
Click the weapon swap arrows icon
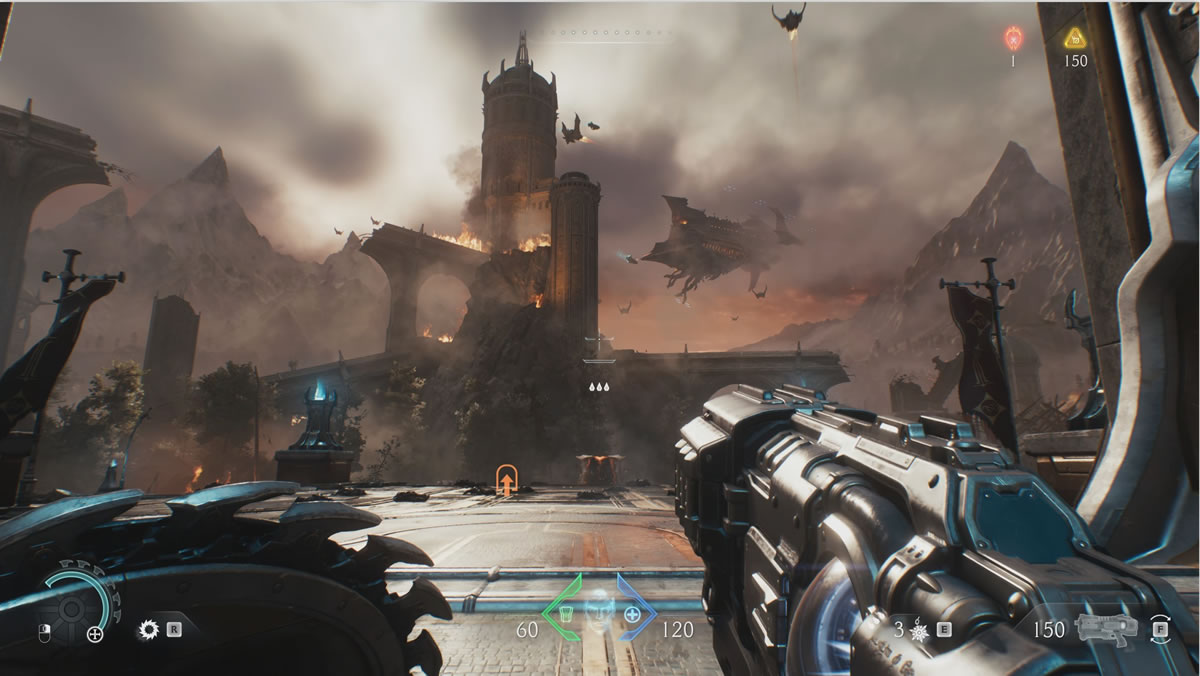(1160, 628)
